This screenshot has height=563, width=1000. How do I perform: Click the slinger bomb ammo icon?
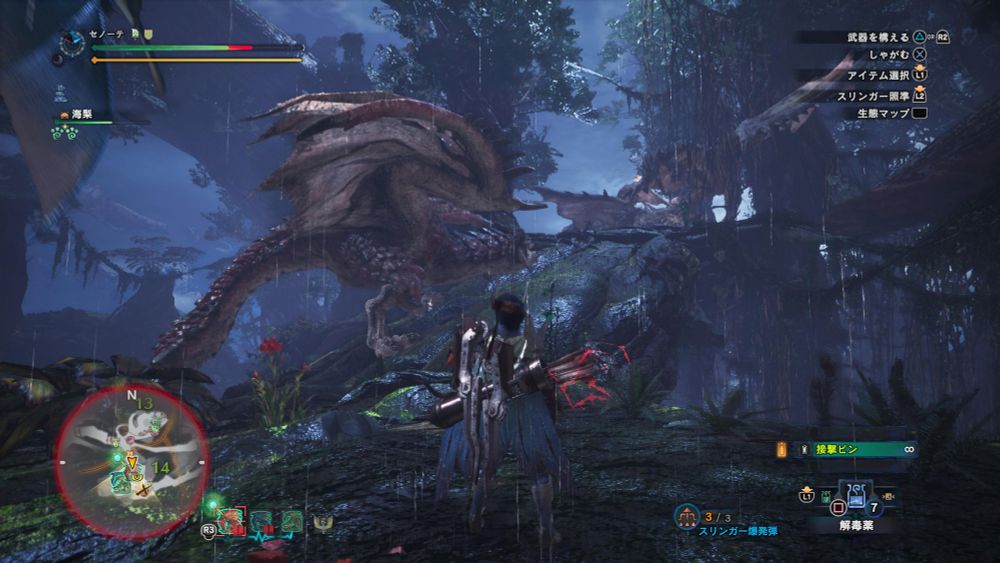coord(686,517)
